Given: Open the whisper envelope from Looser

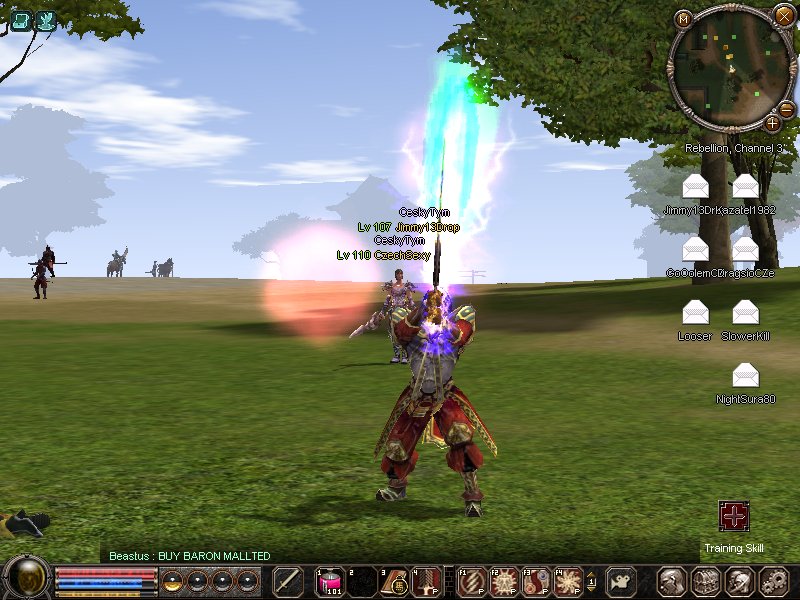Looking at the screenshot, I should pyautogui.click(x=695, y=313).
